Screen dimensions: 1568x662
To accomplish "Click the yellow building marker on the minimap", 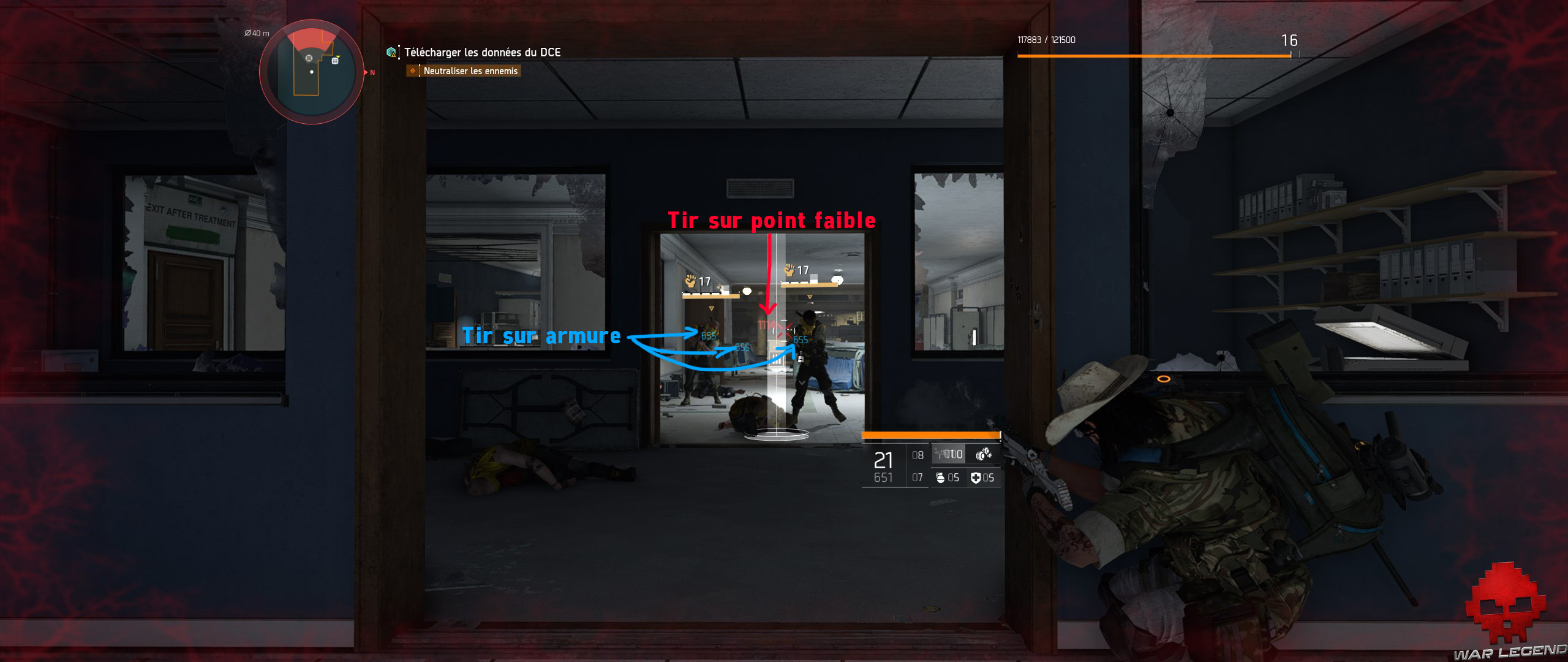I will click(334, 61).
